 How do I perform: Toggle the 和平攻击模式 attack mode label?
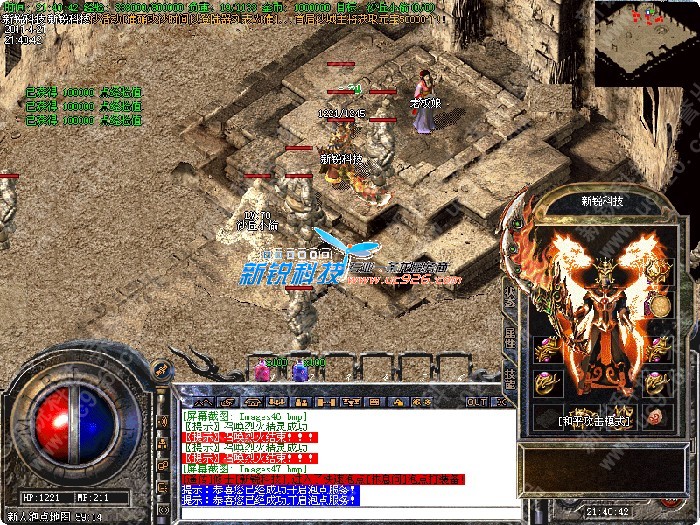[594, 422]
